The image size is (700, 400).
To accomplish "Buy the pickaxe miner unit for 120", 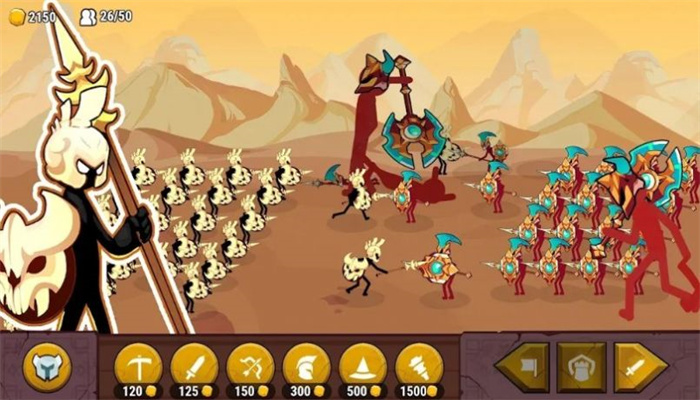I will click(x=138, y=364).
